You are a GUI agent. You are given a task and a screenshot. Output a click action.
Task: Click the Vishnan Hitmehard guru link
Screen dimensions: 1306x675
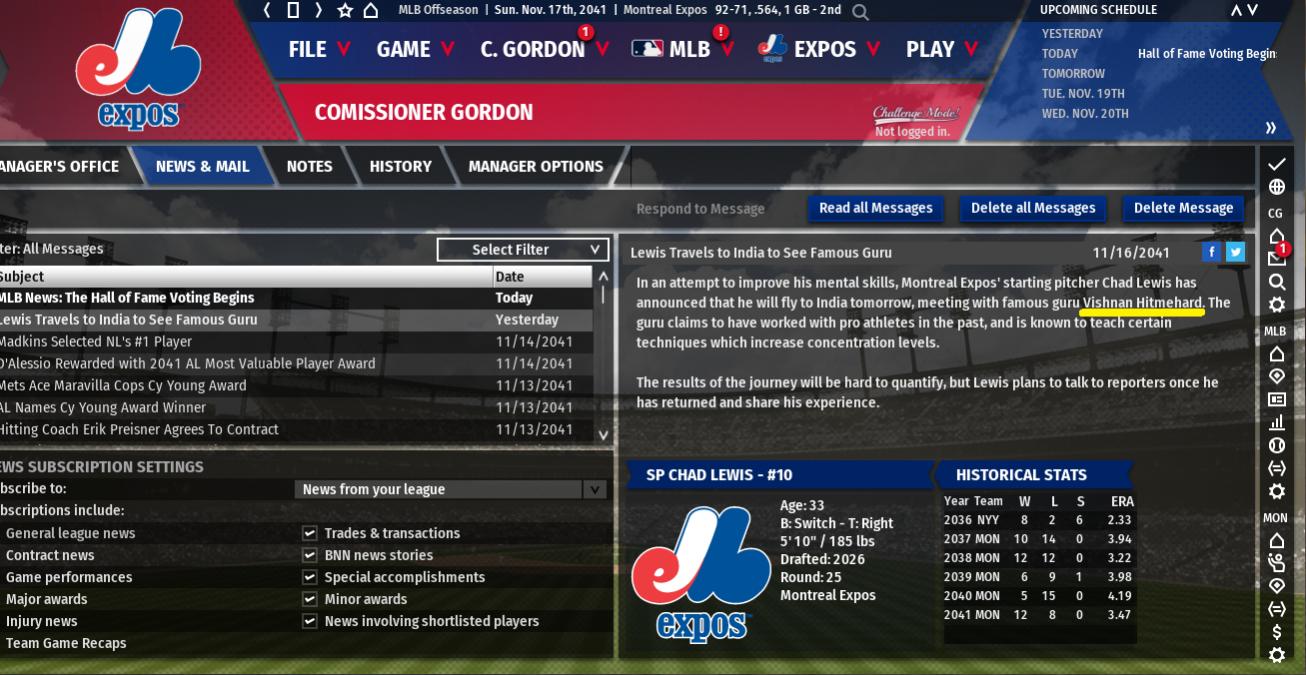[1142, 303]
